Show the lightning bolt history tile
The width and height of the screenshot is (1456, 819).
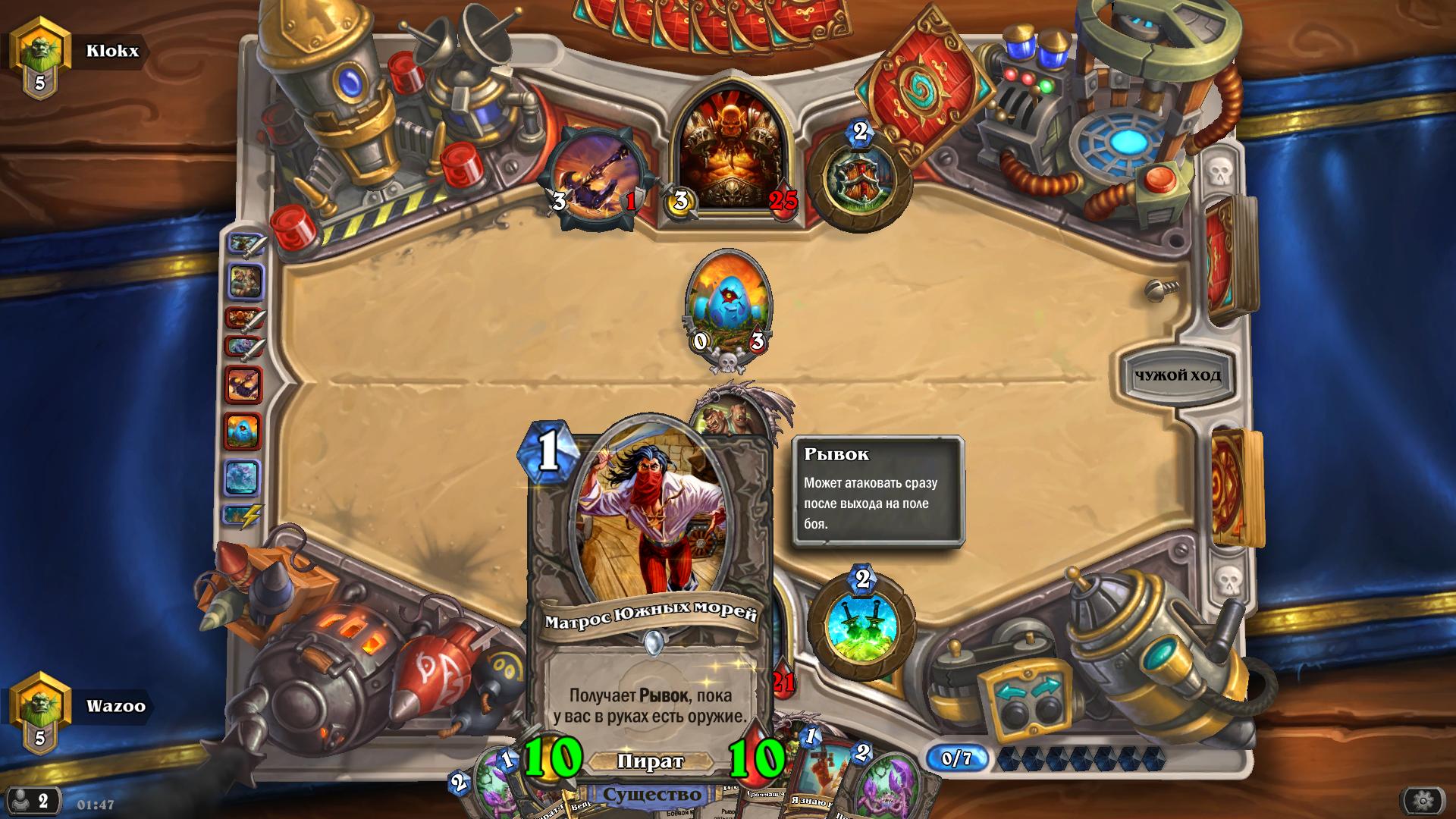pos(243,516)
